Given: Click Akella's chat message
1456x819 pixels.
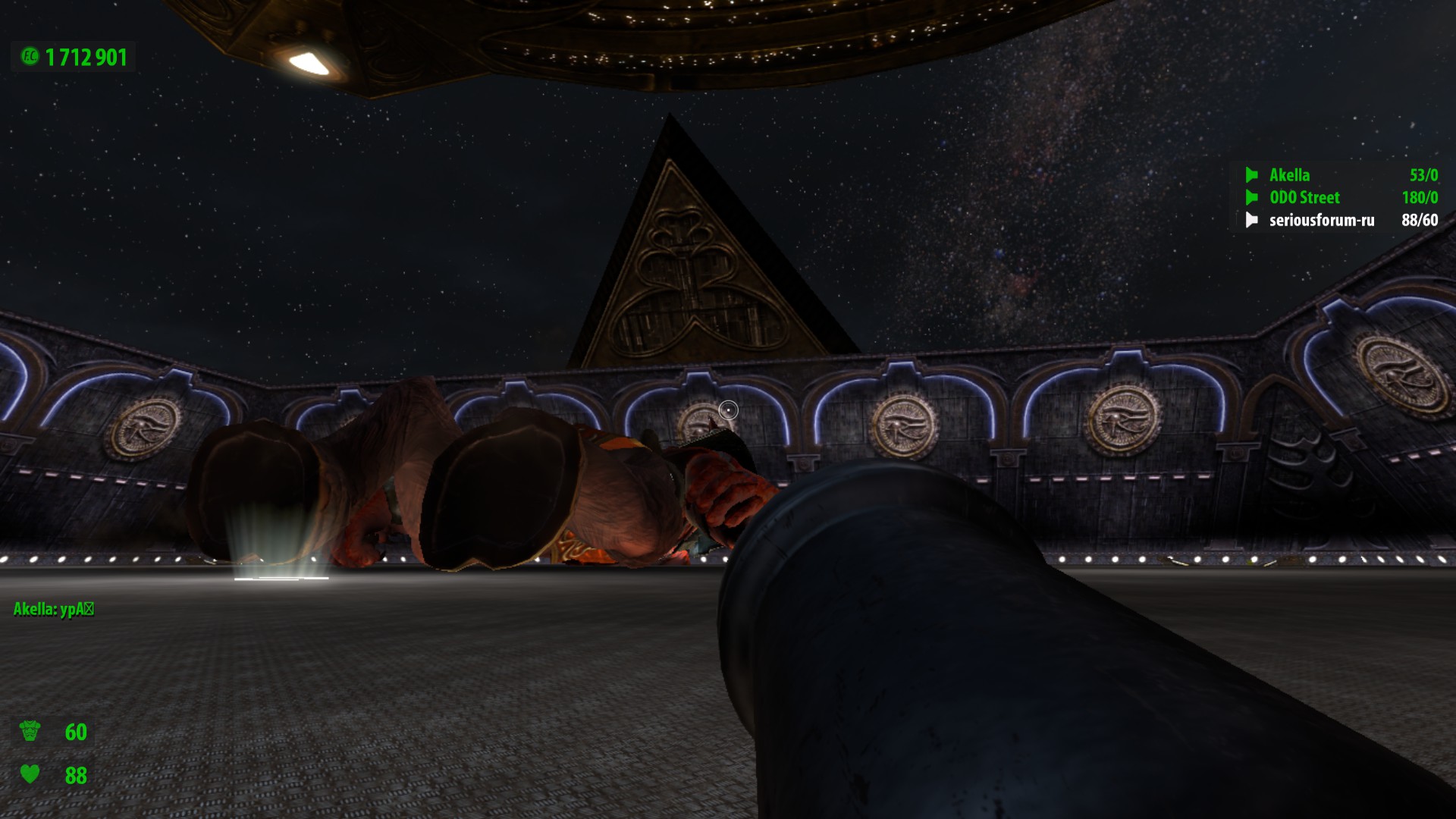Looking at the screenshot, I should click(x=54, y=609).
